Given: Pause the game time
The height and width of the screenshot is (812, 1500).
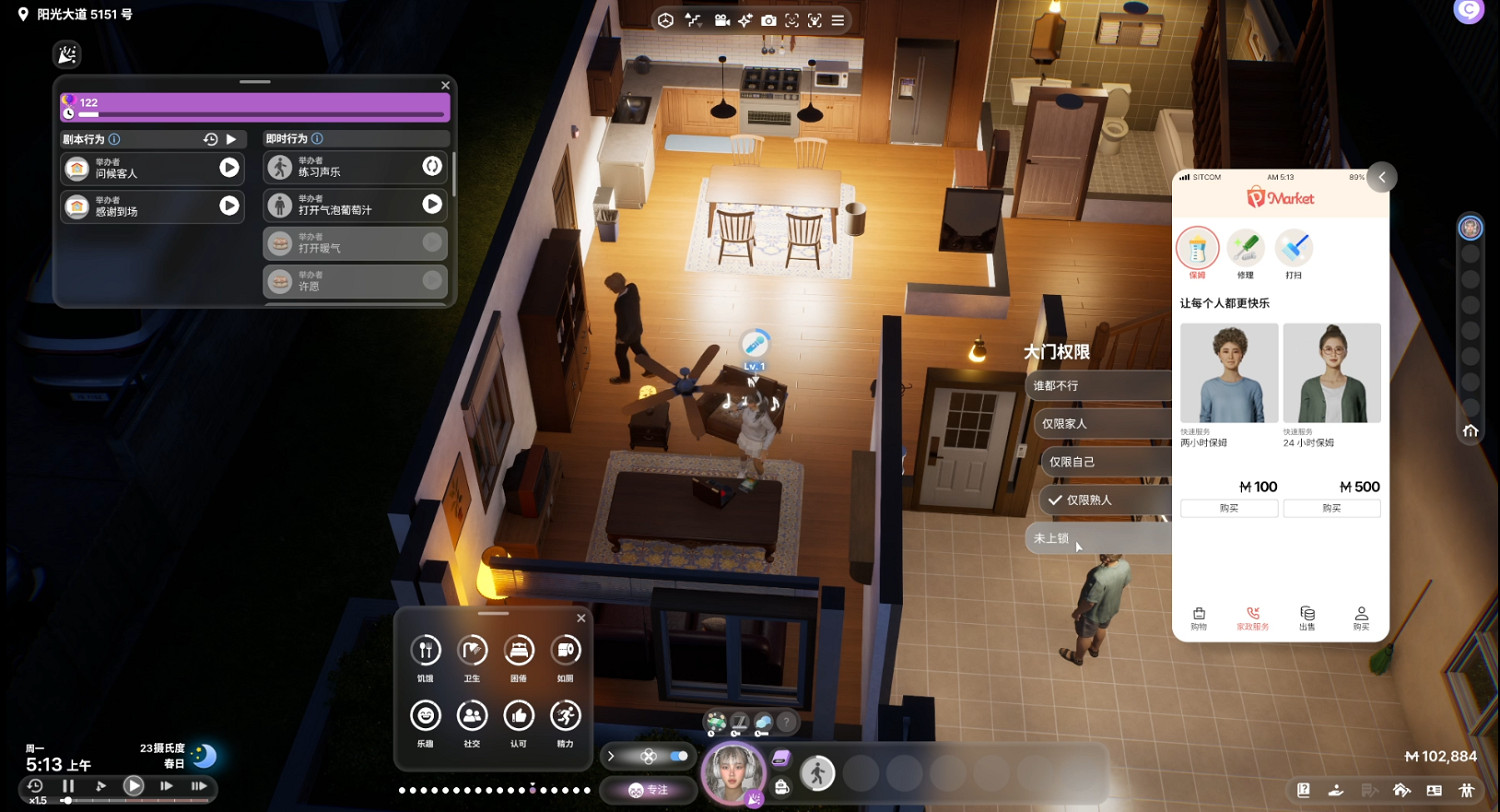Looking at the screenshot, I should [68, 786].
